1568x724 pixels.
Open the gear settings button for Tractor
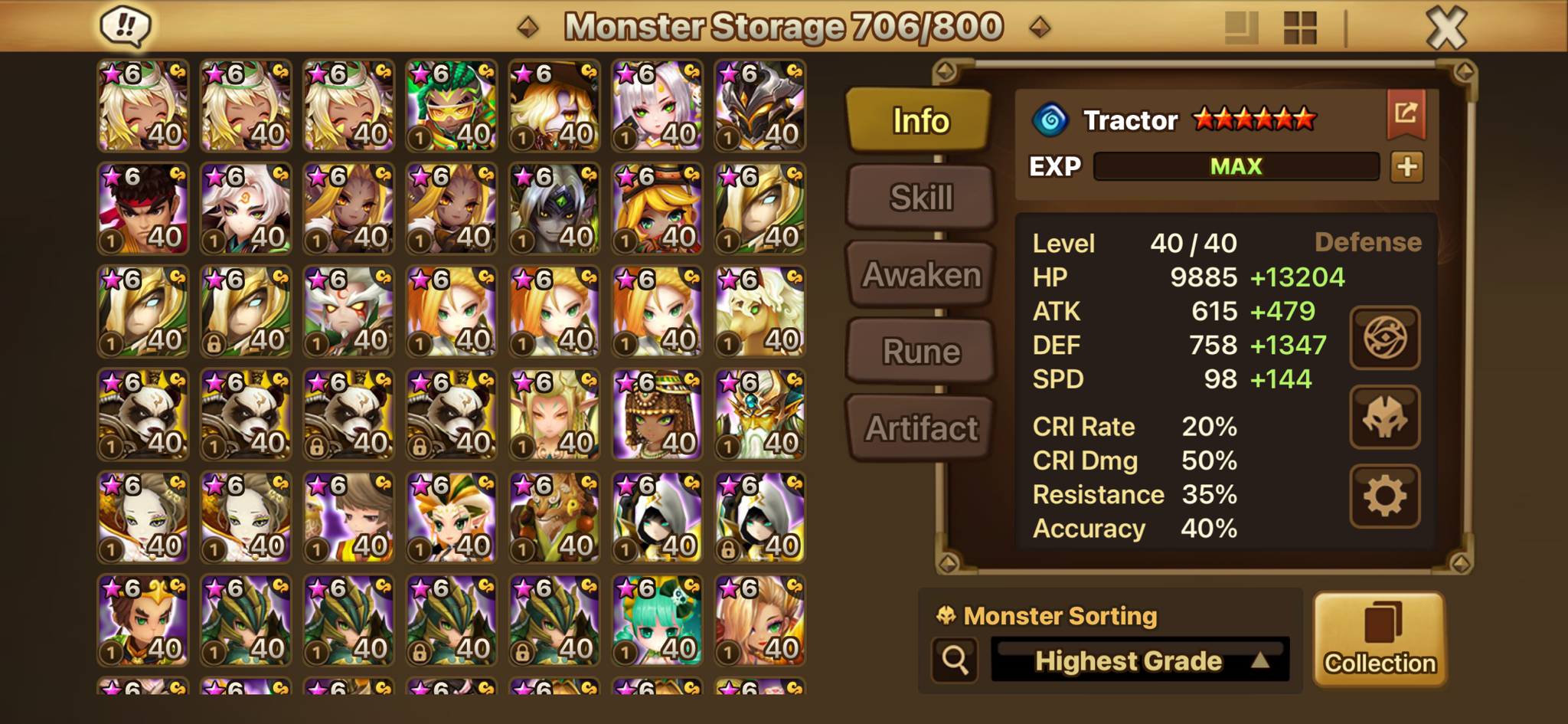coord(1384,496)
